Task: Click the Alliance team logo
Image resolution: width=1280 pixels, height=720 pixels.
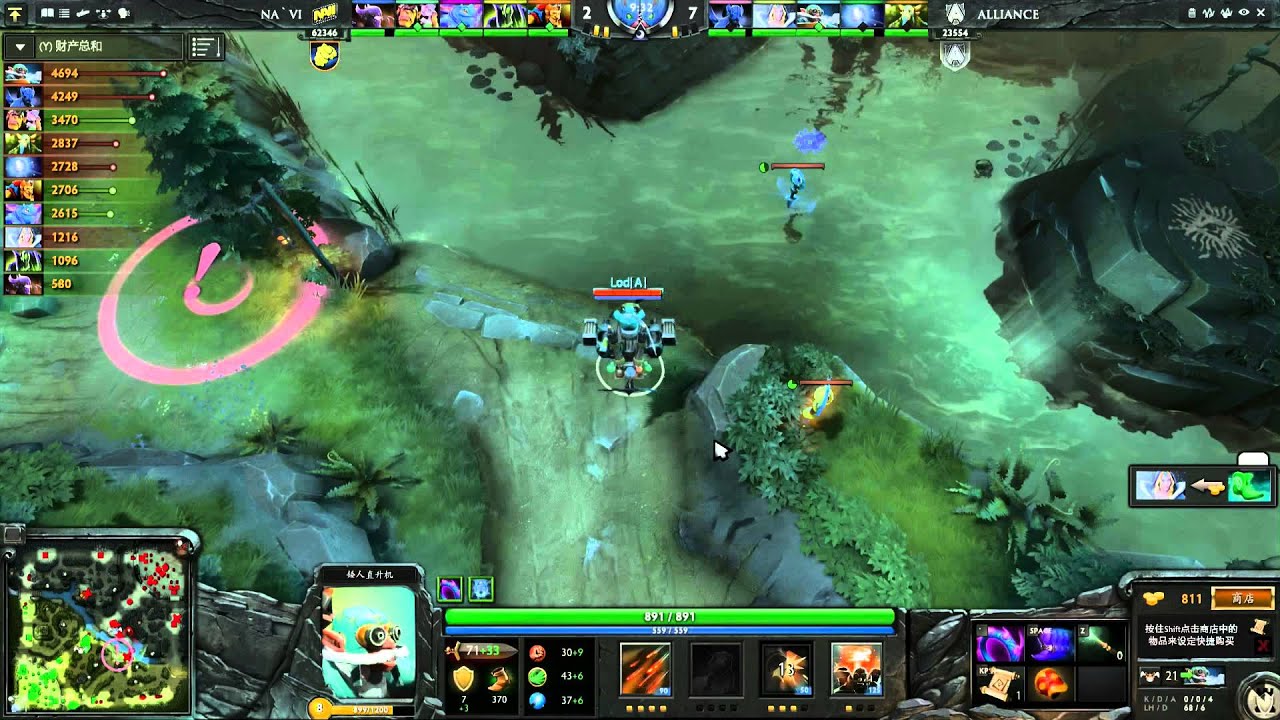Action: [x=954, y=14]
